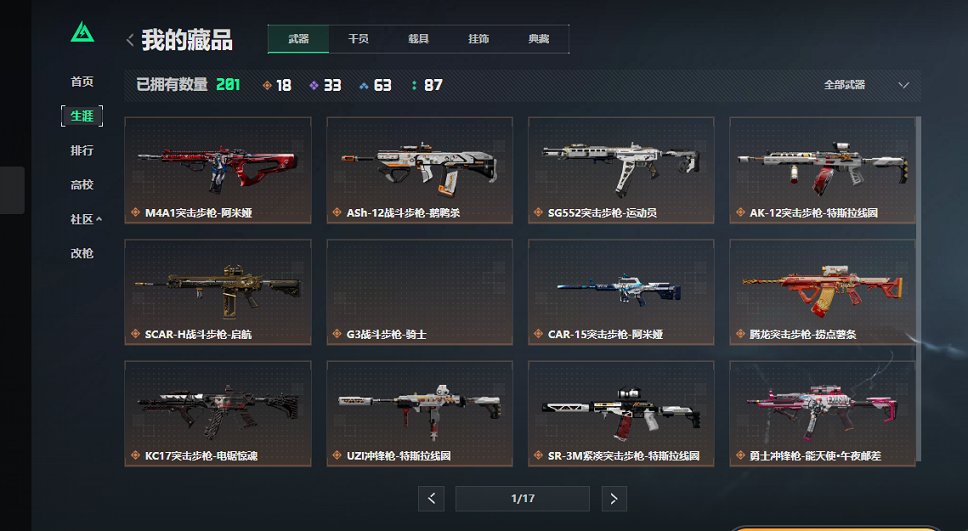Go to 首页 in the side menu
This screenshot has height=531, width=968.
(x=82, y=82)
